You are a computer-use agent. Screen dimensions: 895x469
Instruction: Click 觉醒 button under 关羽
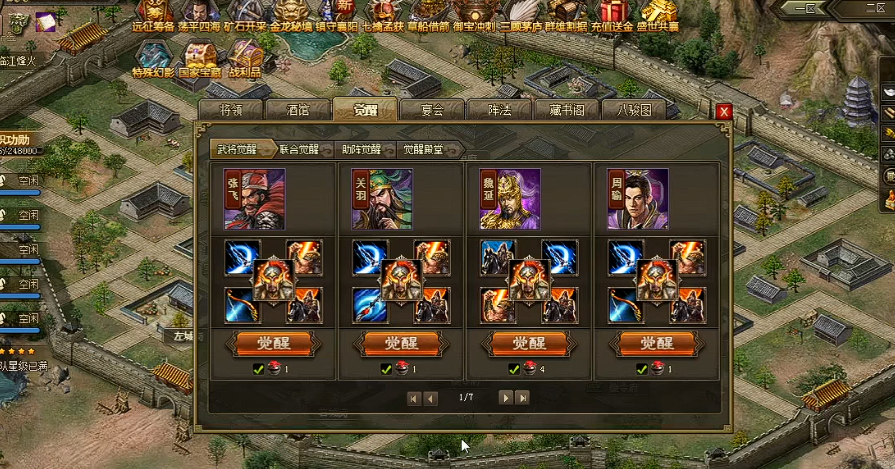401,343
